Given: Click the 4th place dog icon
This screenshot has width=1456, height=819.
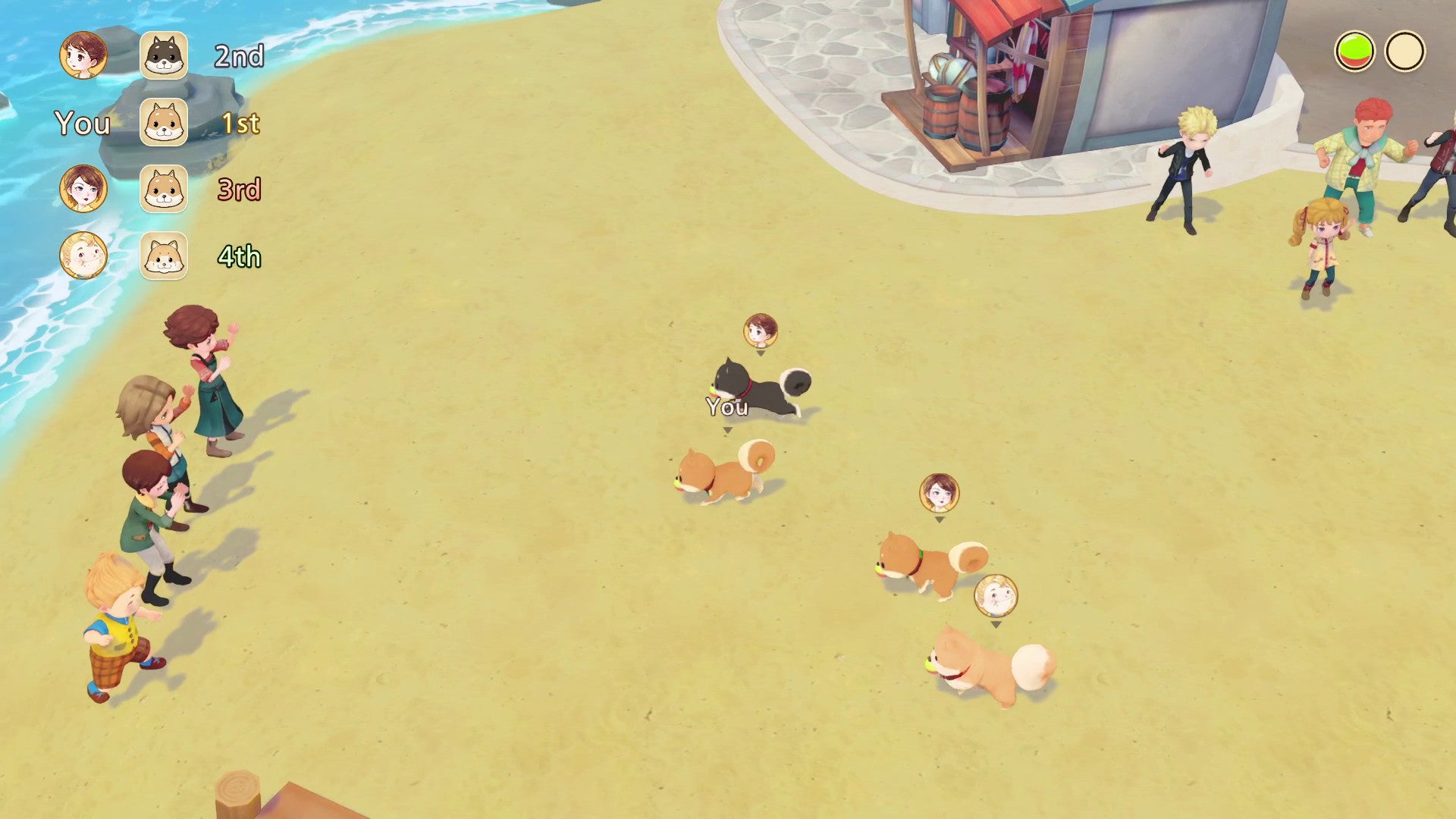Looking at the screenshot, I should [163, 257].
